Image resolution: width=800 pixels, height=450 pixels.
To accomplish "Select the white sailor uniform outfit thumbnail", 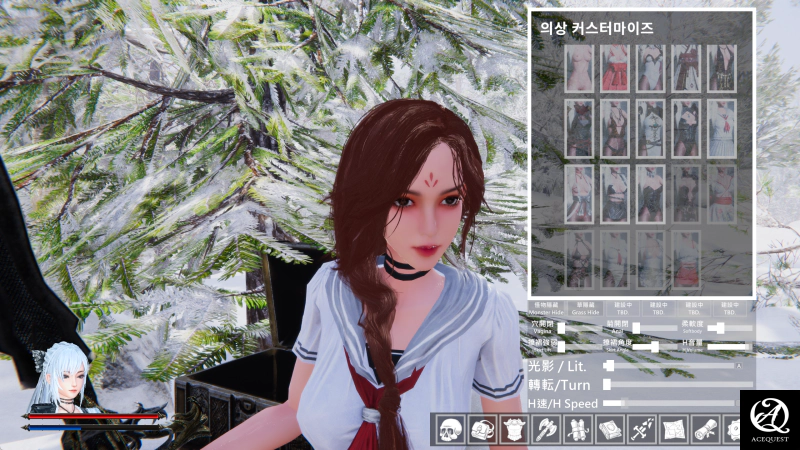I will pos(723,128).
